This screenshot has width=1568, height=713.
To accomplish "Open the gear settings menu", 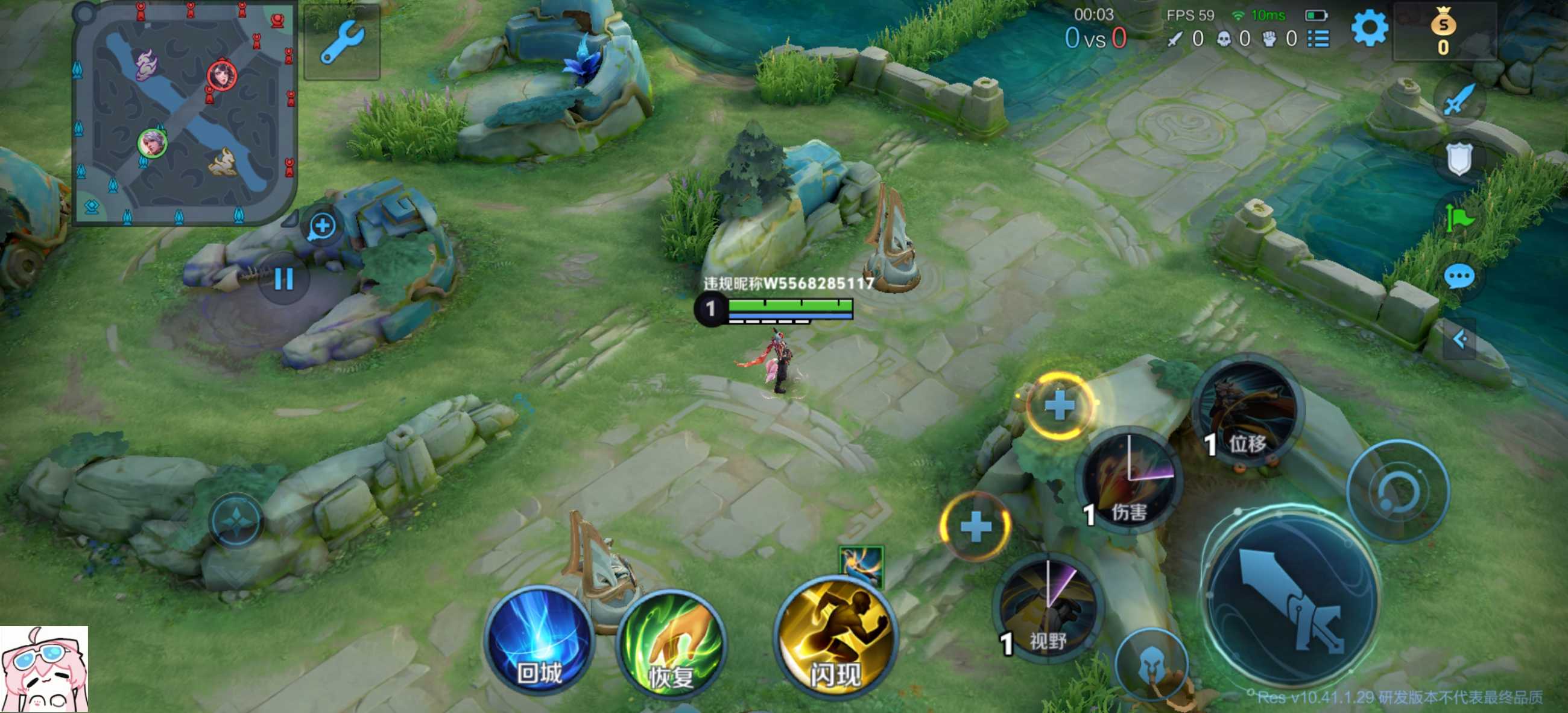I will (1370, 28).
